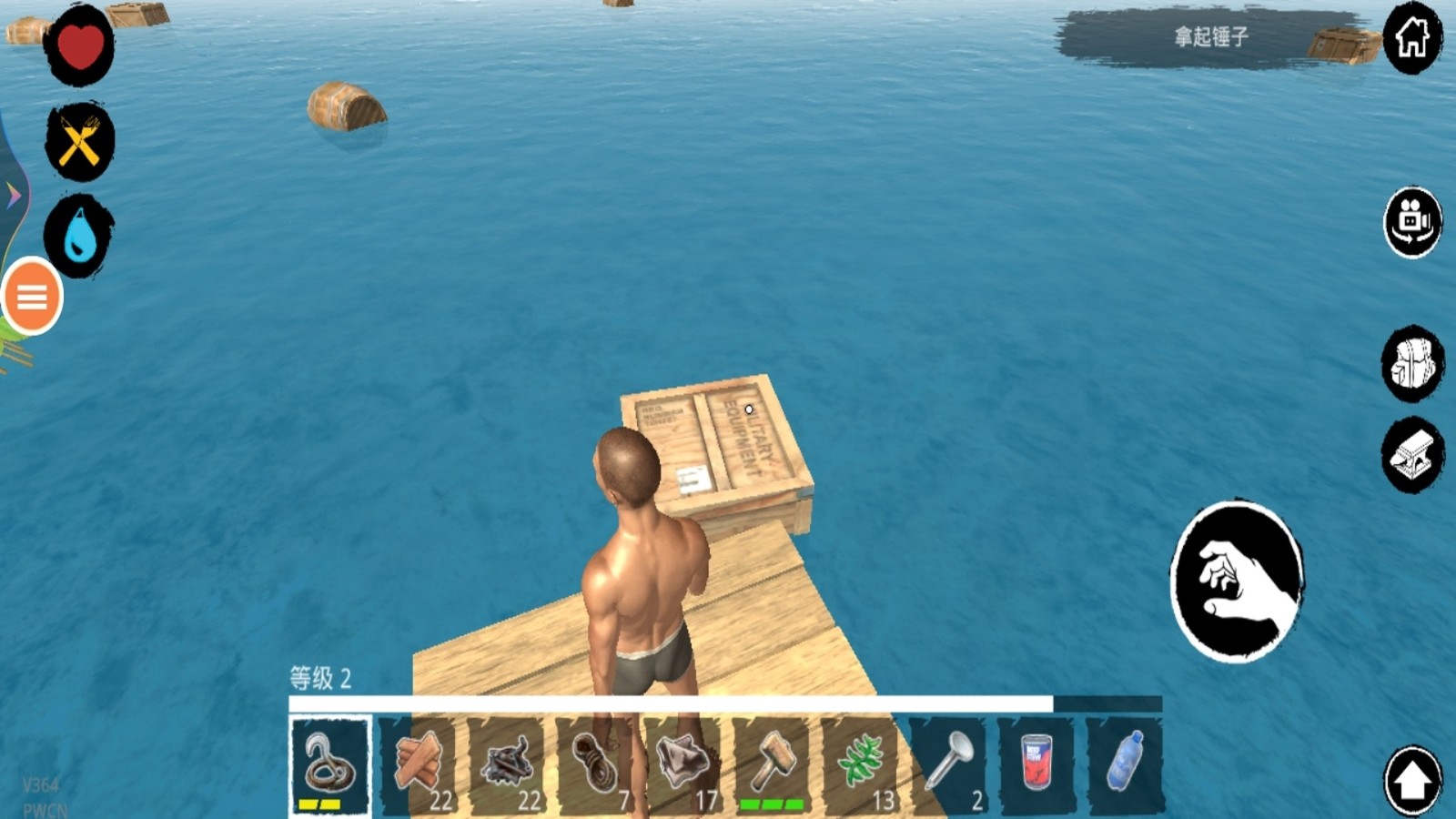Tap the up-arrow jump button
This screenshot has height=819, width=1456.
tap(1412, 780)
